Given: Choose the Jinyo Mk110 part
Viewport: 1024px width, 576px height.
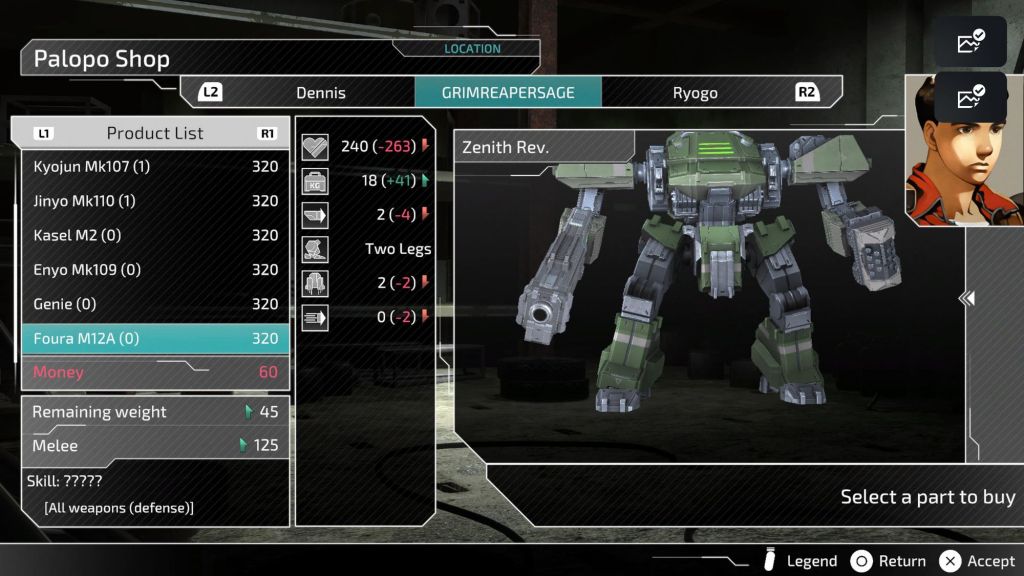Looking at the screenshot, I should (155, 201).
